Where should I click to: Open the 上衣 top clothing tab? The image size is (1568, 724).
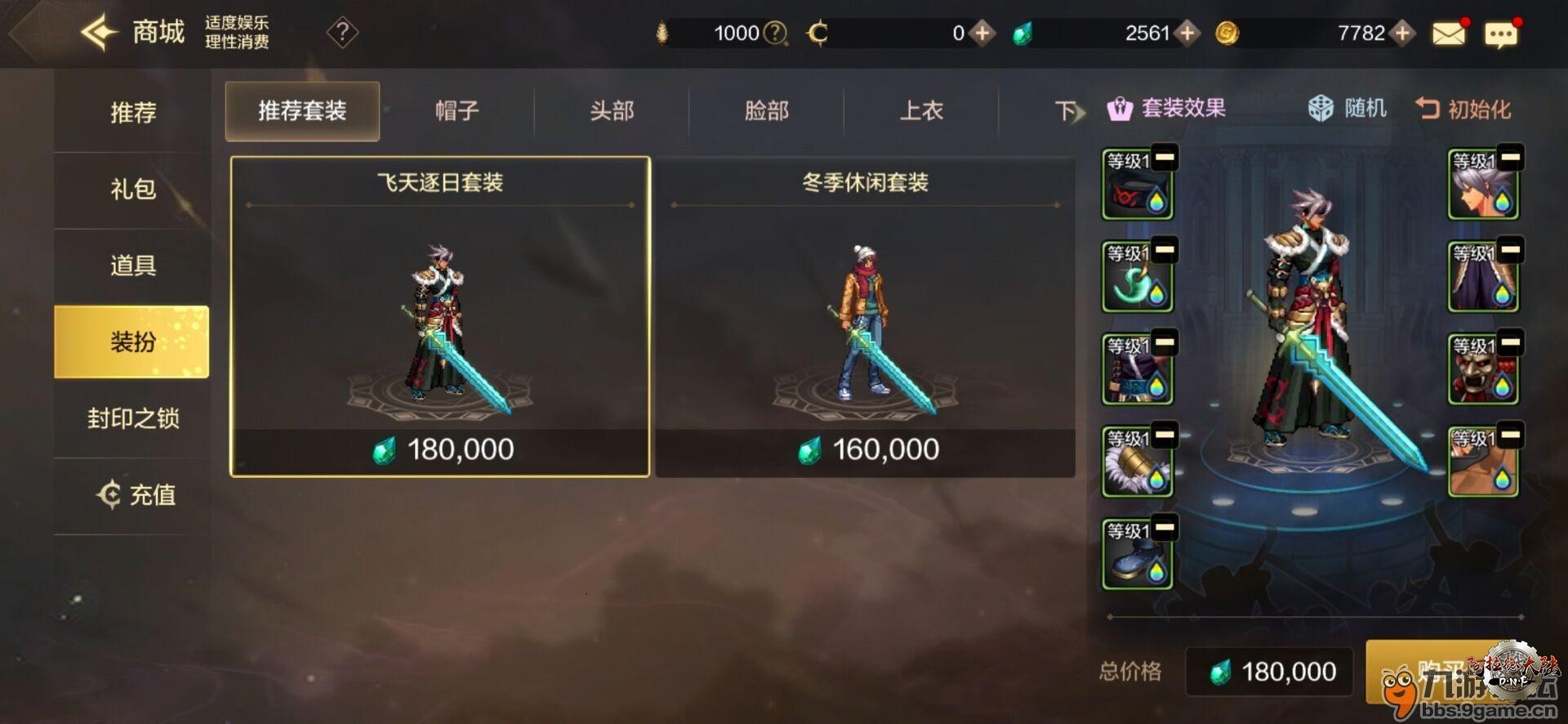(920, 110)
